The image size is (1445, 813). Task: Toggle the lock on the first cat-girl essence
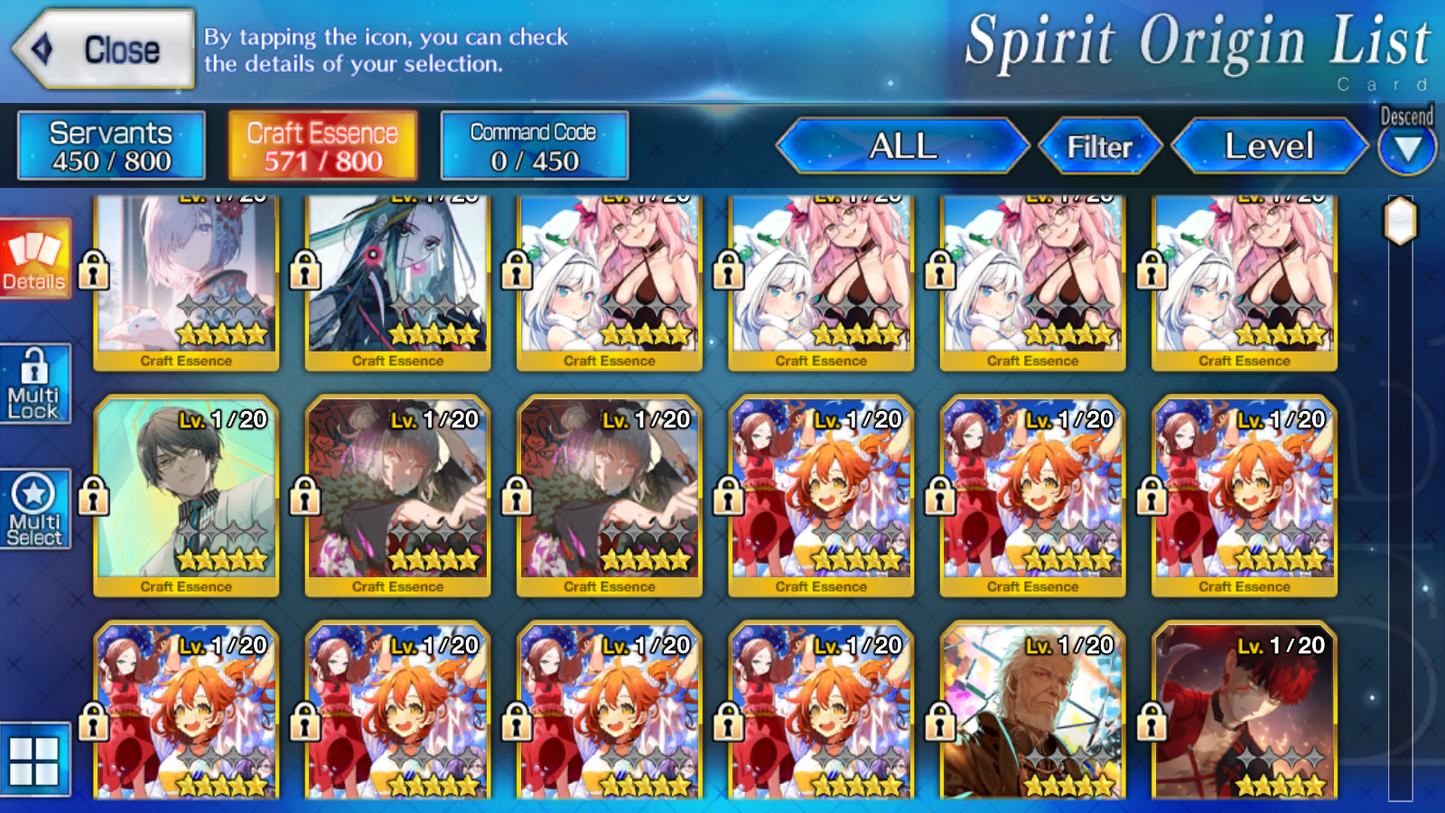(516, 270)
